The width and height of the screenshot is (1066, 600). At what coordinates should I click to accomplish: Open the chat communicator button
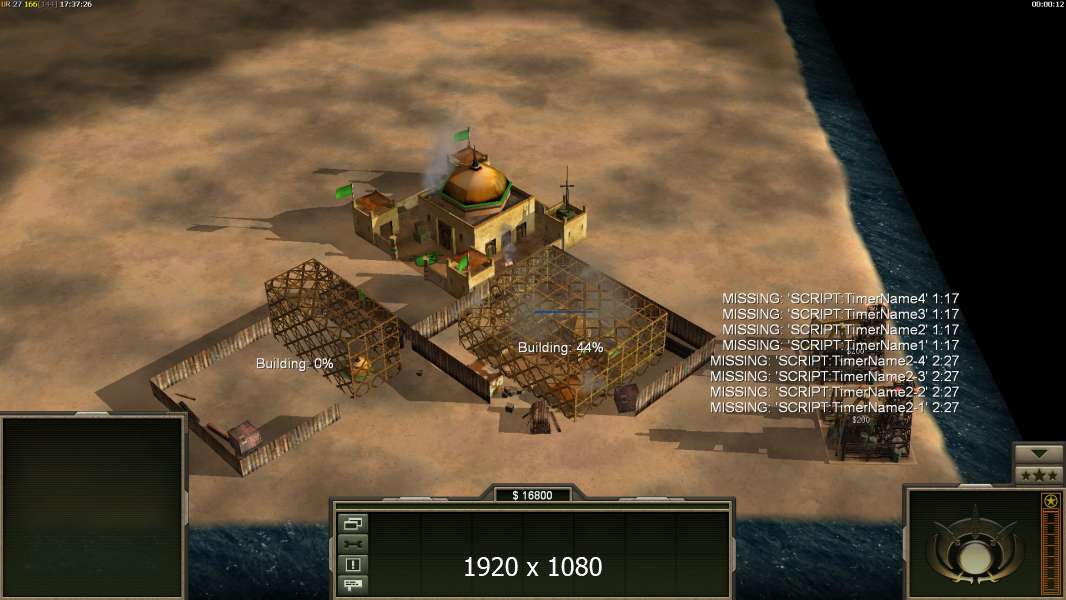[x=354, y=584]
